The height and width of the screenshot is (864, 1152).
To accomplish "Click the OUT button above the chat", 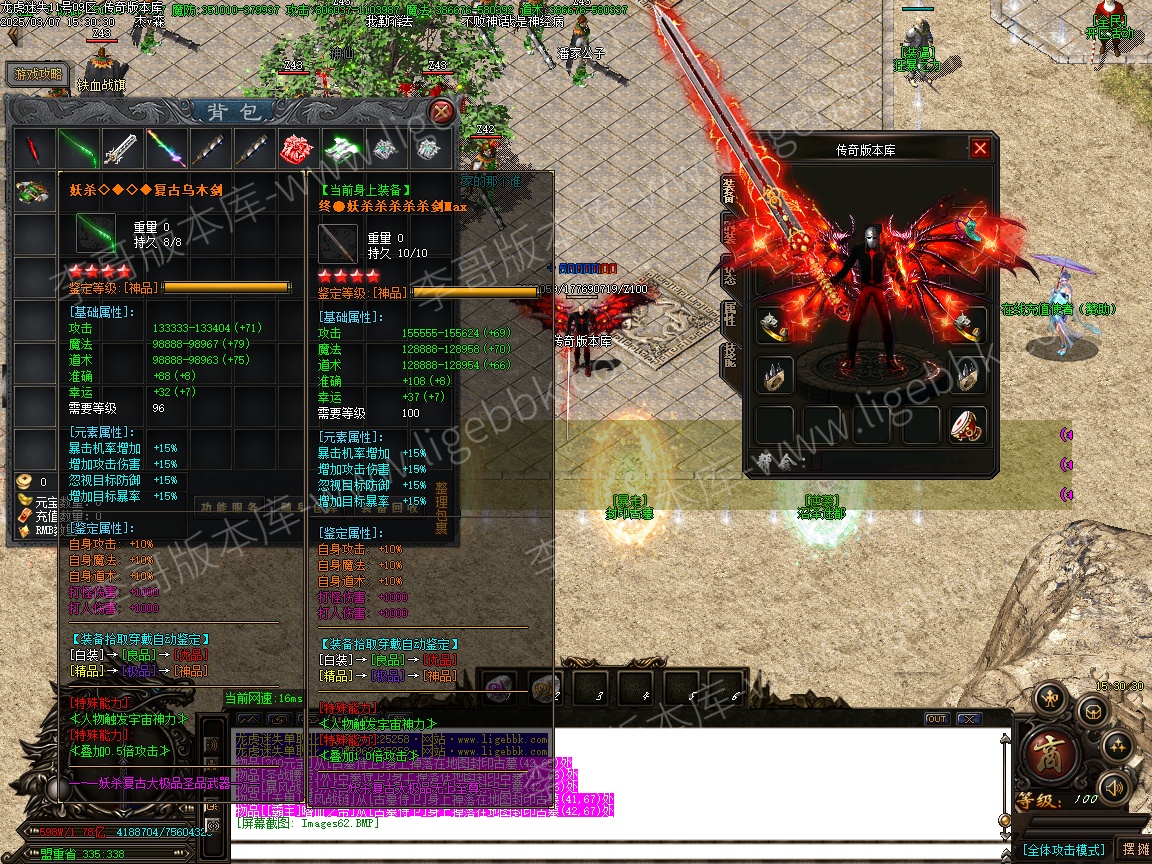I will point(936,719).
